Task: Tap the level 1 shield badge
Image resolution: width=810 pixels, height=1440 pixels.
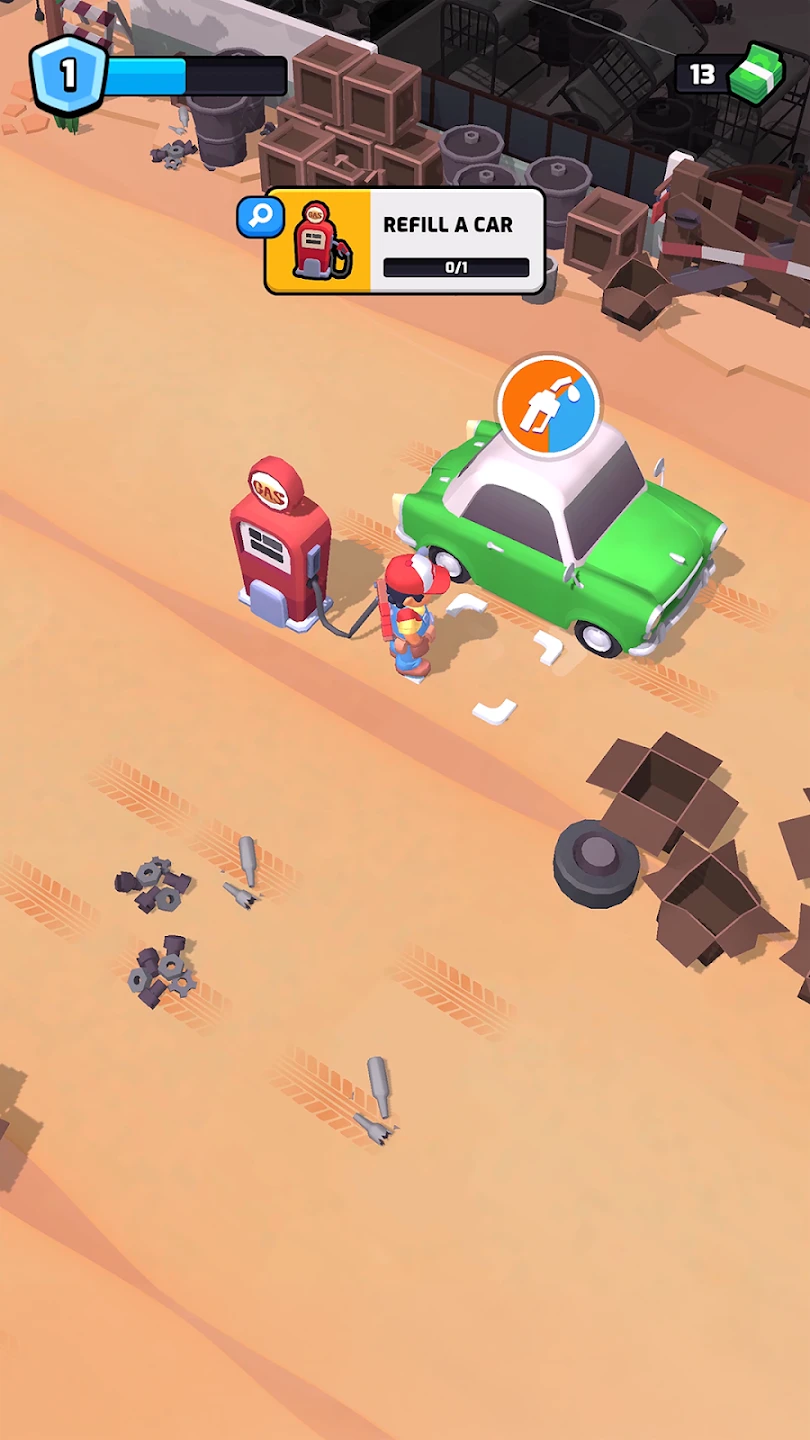Action: [67, 76]
